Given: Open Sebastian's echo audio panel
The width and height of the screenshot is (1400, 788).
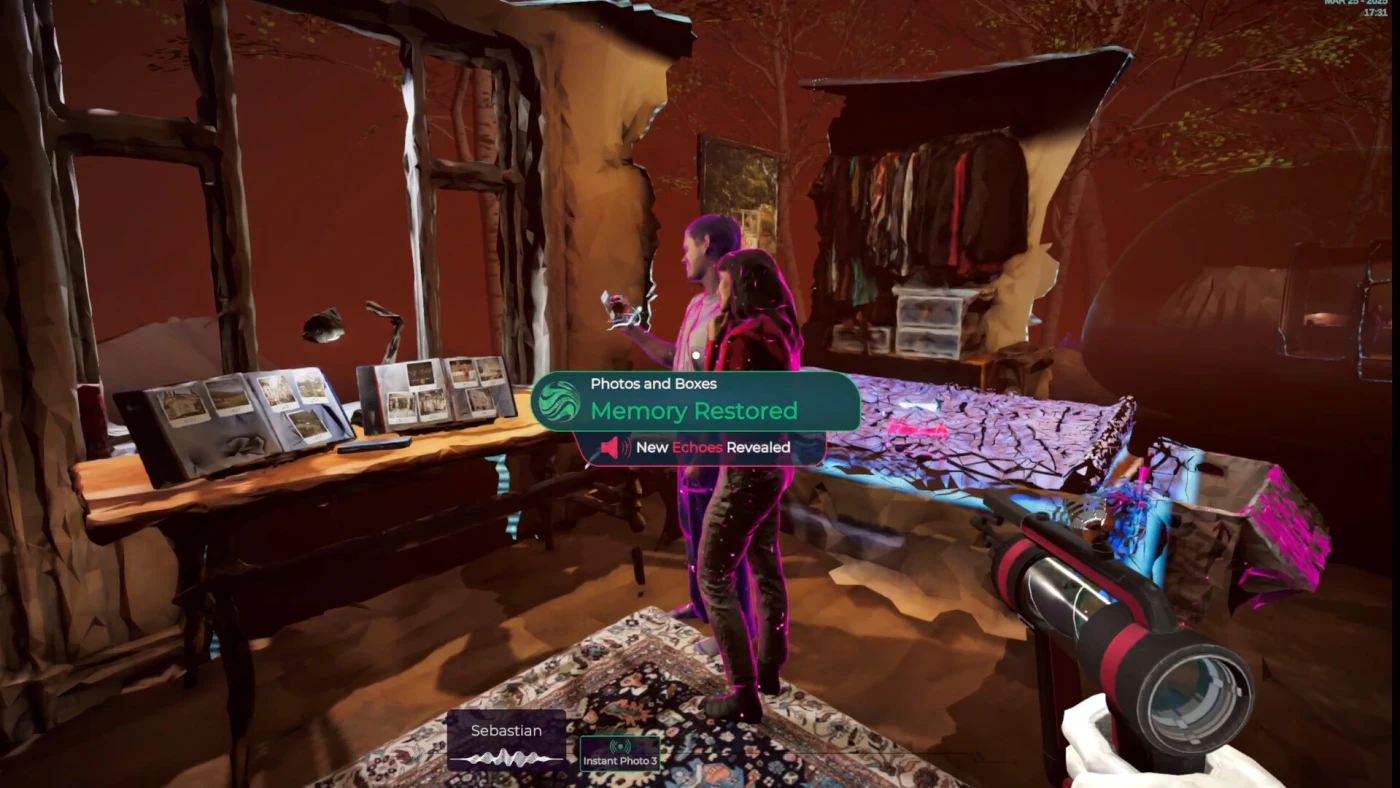Looking at the screenshot, I should coord(506,741).
